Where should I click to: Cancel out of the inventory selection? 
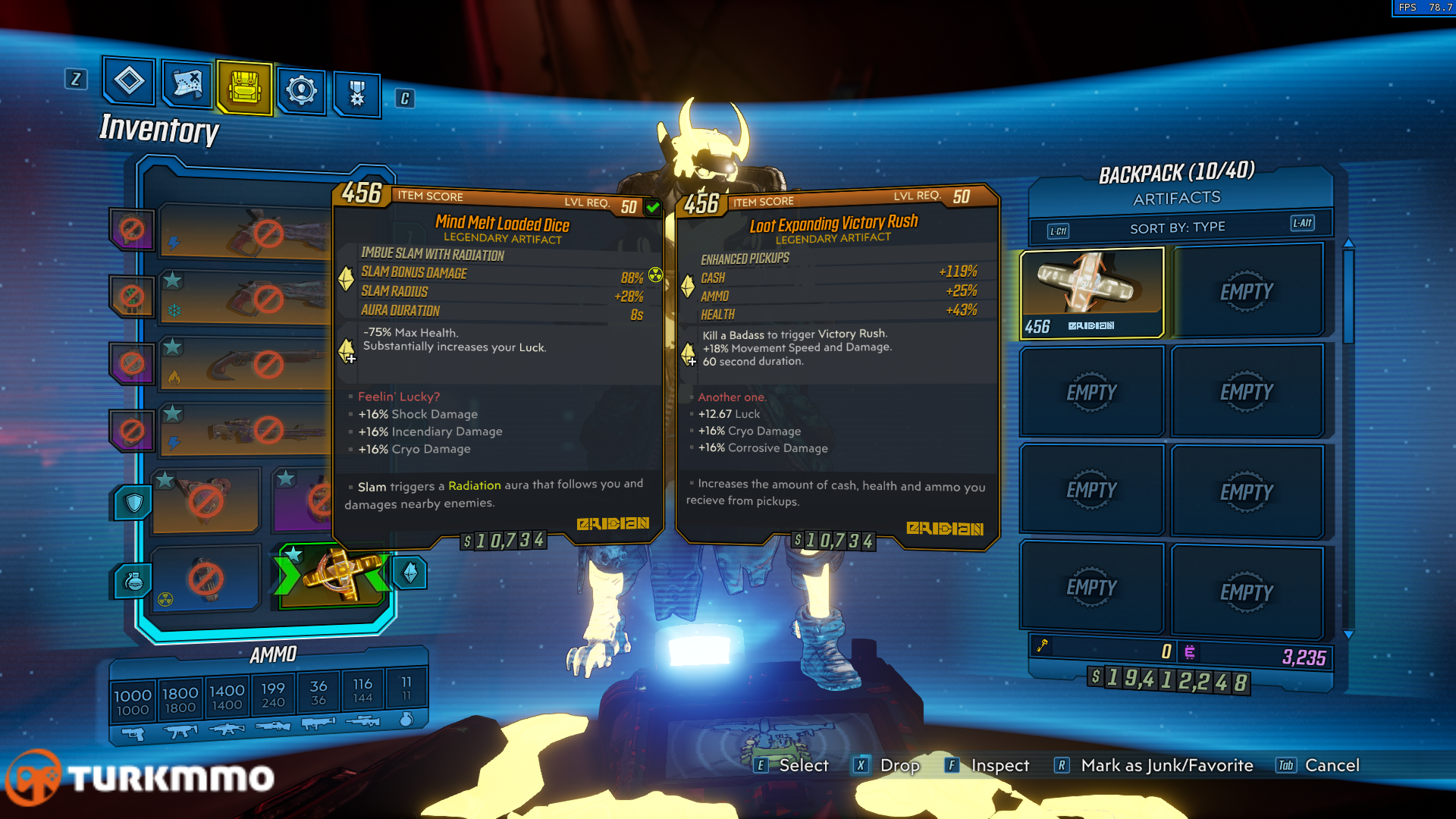(x=1332, y=765)
